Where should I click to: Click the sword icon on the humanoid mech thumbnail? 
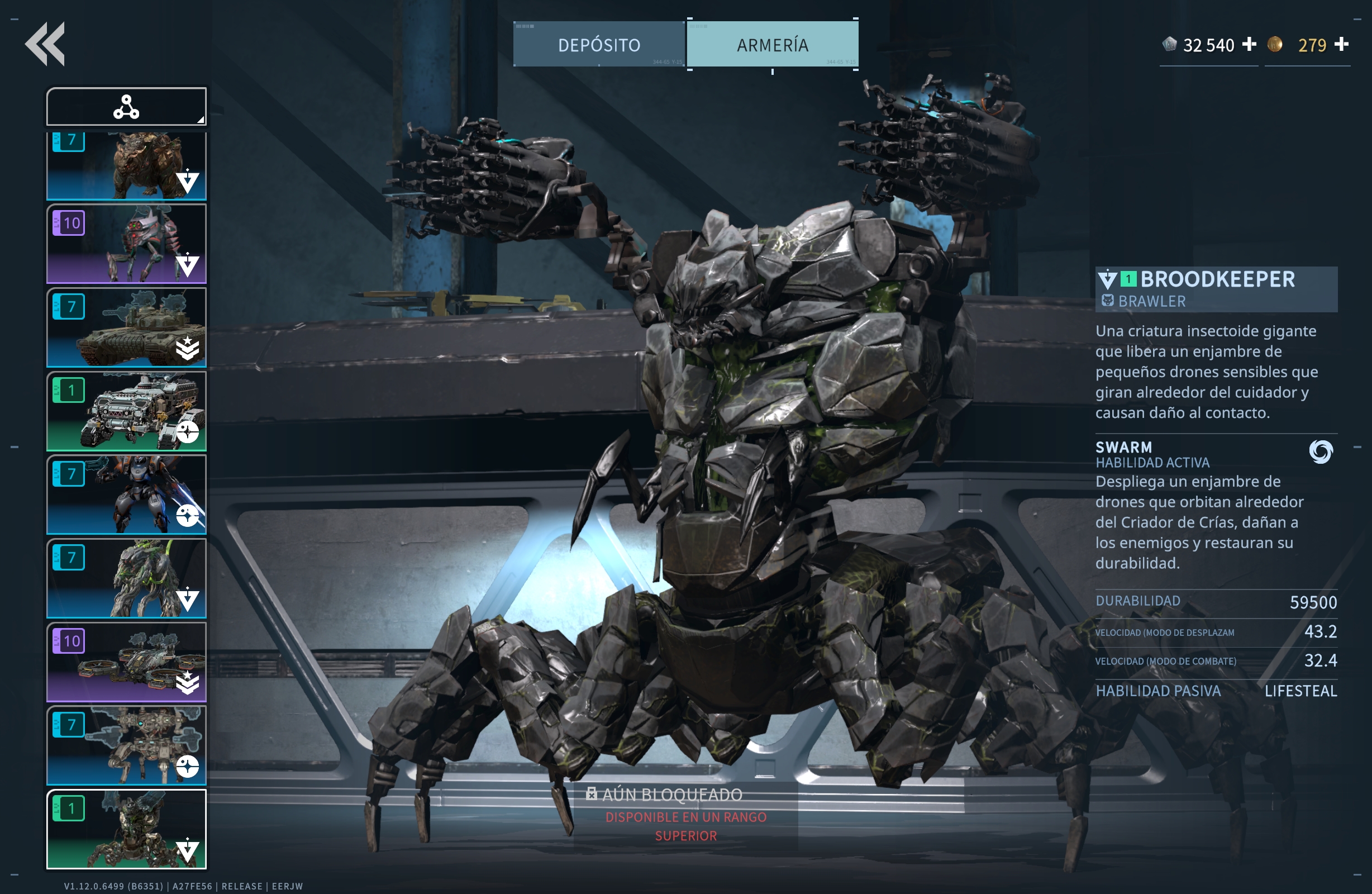pos(188,516)
